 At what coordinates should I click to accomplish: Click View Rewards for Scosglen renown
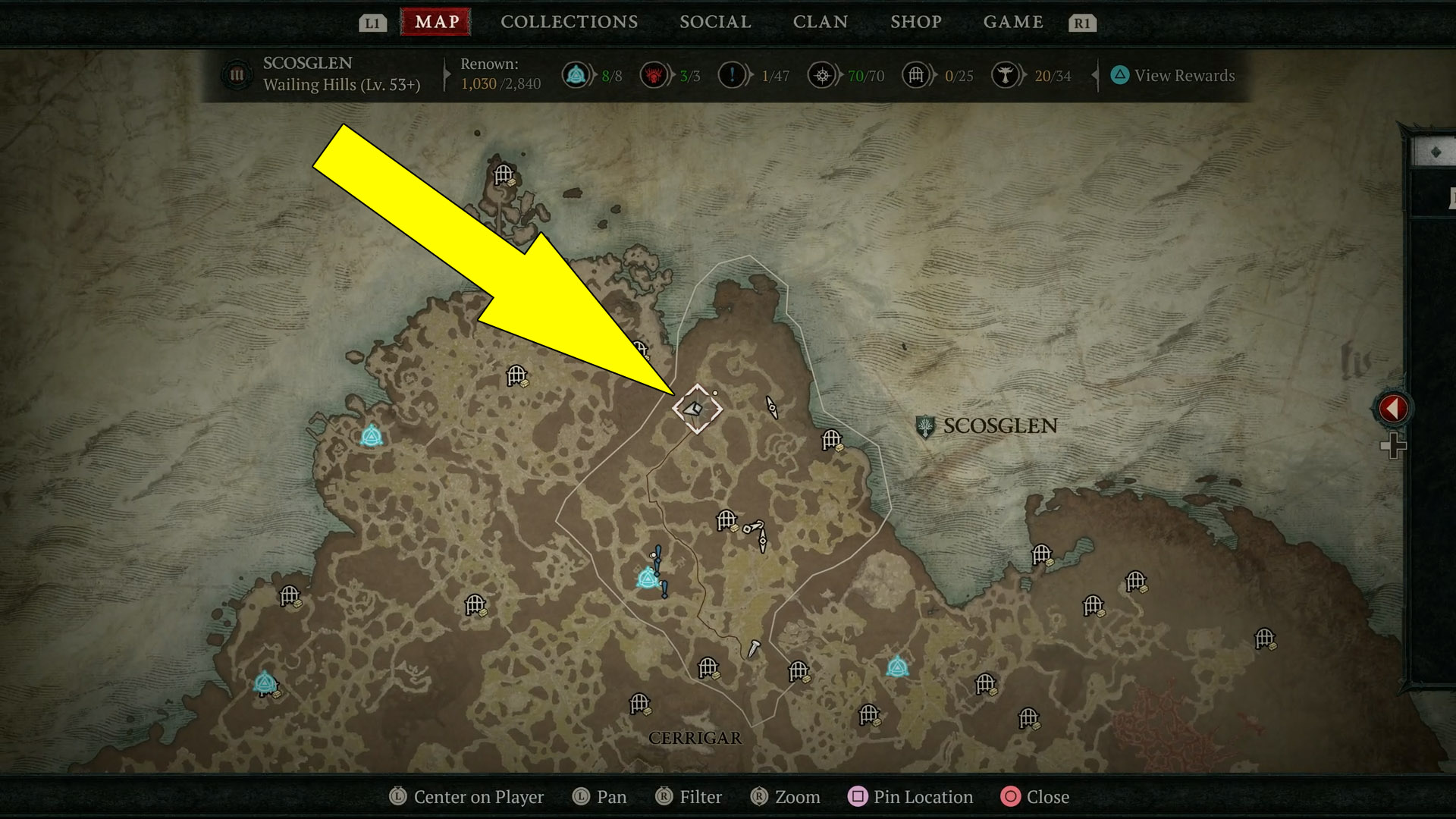click(x=1172, y=76)
